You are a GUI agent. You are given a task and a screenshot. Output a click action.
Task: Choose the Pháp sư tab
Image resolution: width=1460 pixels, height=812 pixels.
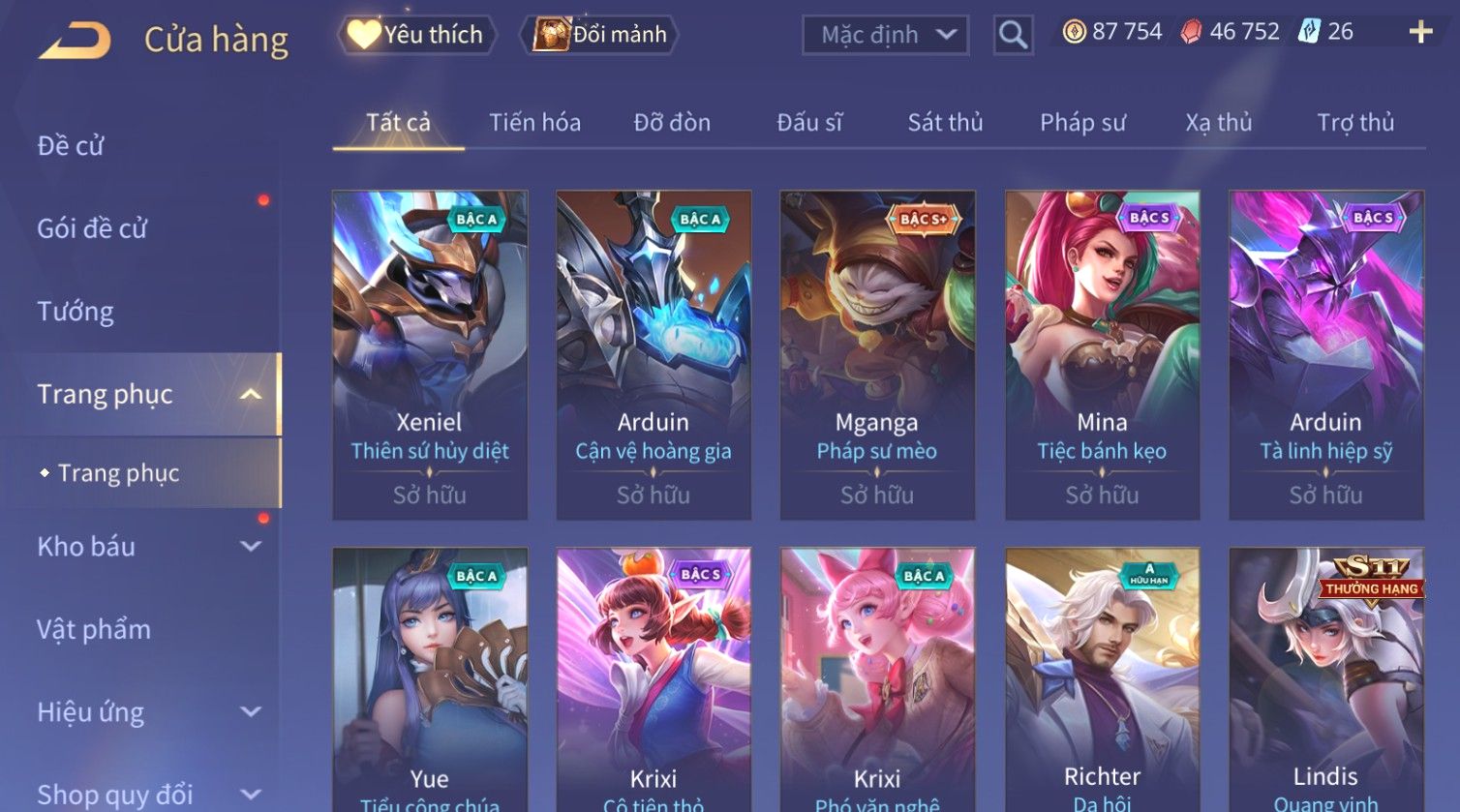1082,123
